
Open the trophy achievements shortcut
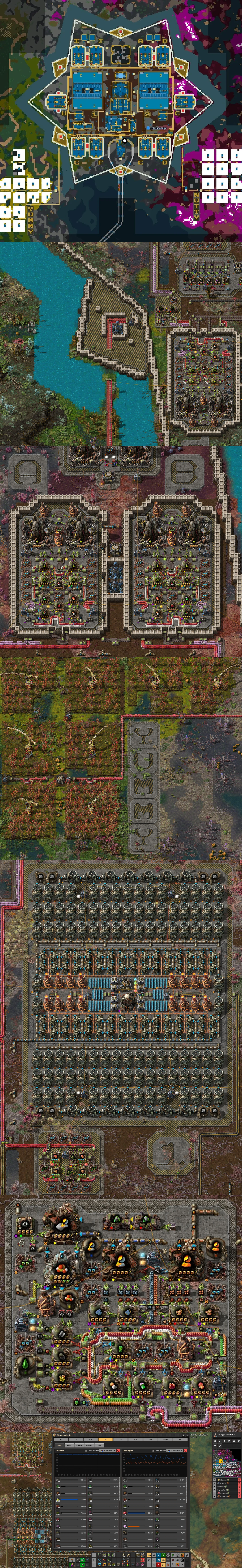click(239, 1441)
